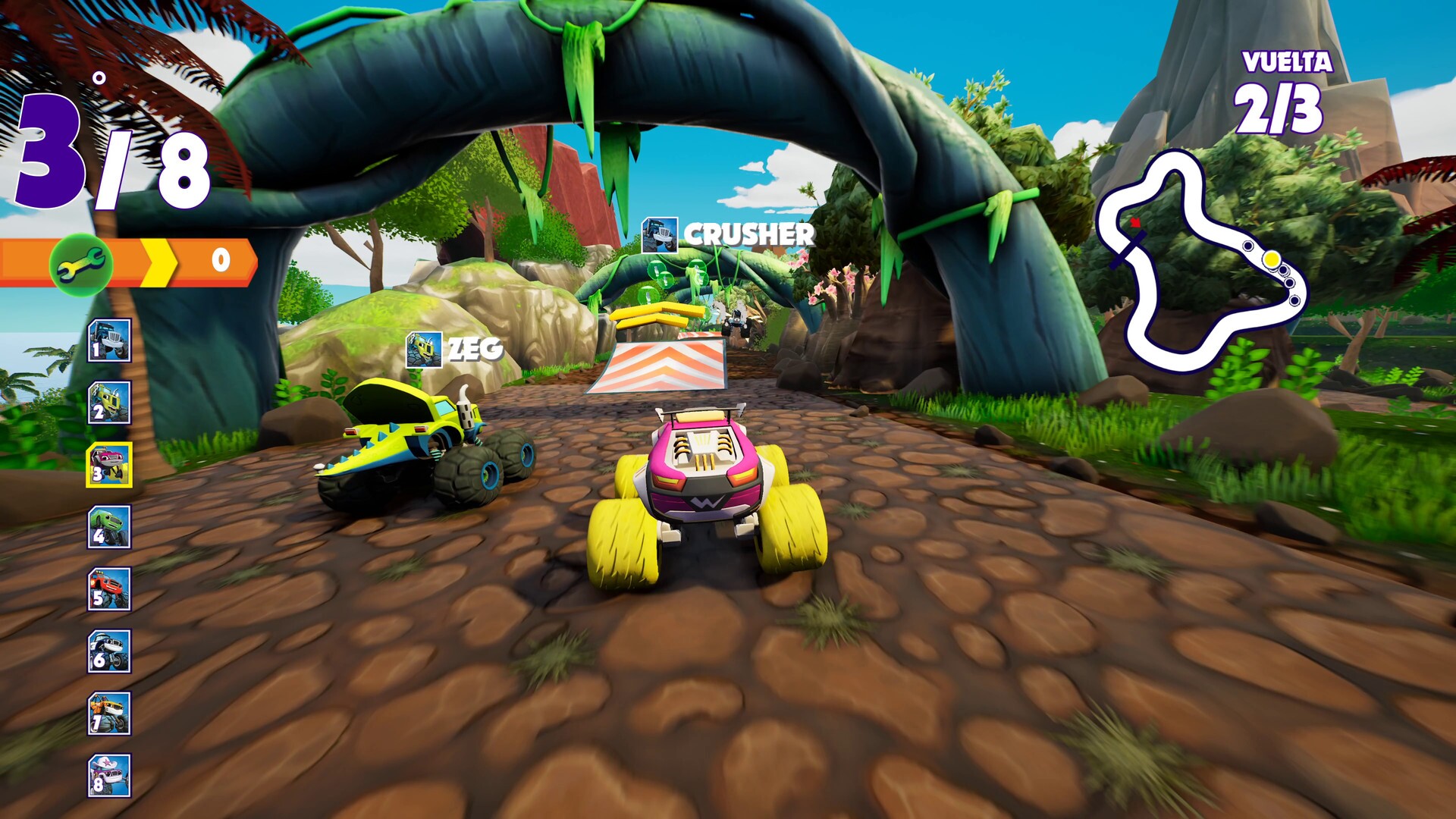Click the yellow arrow on the power-up meter
1456x819 pixels.
pos(159,262)
